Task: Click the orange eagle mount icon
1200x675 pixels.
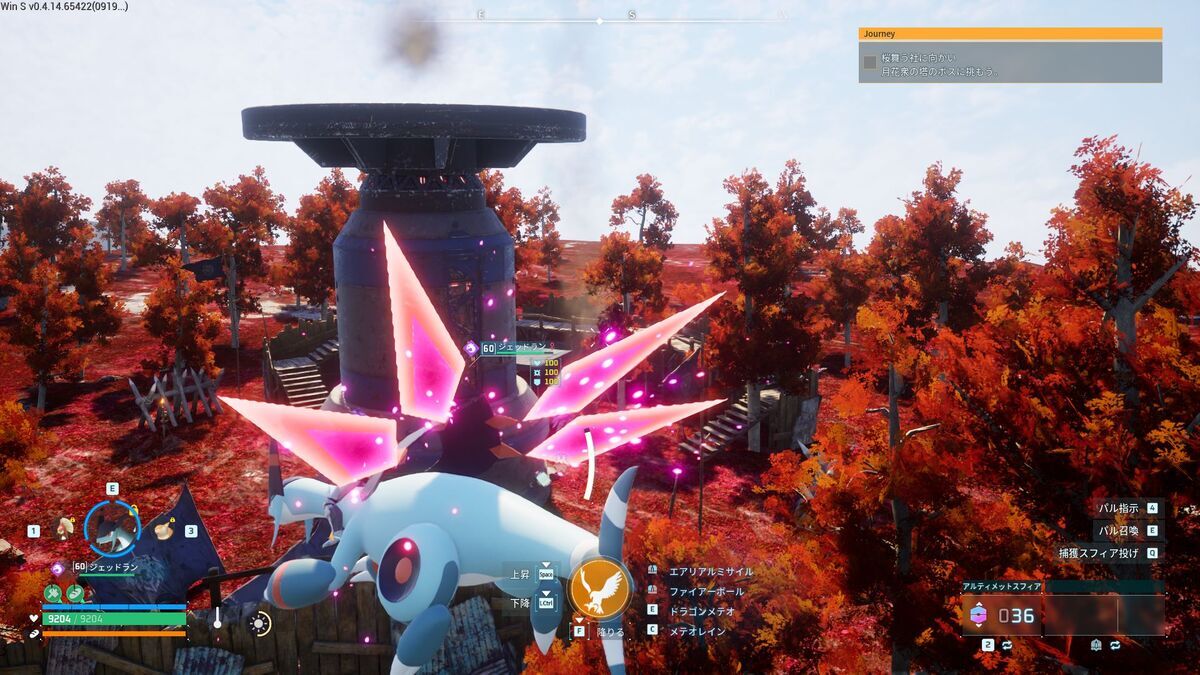Action: point(600,588)
